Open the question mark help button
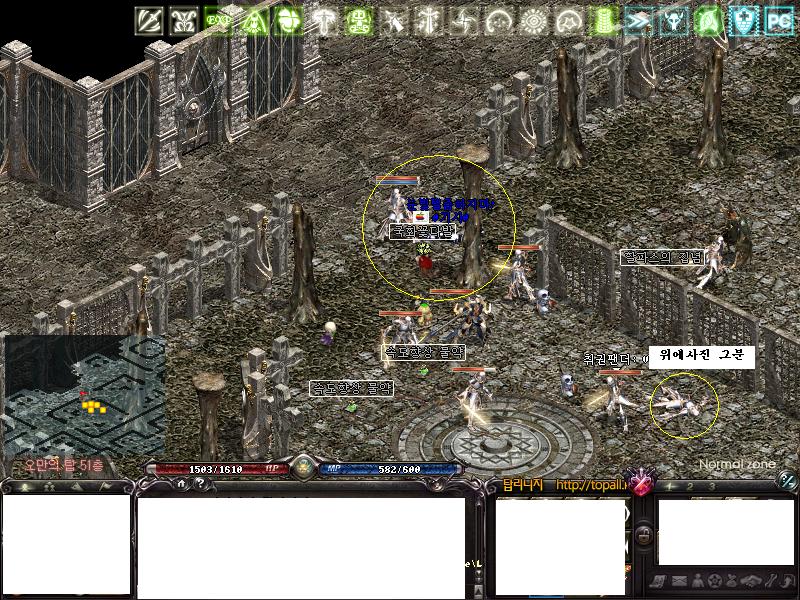Screen dimensions: 800x600 200,483
